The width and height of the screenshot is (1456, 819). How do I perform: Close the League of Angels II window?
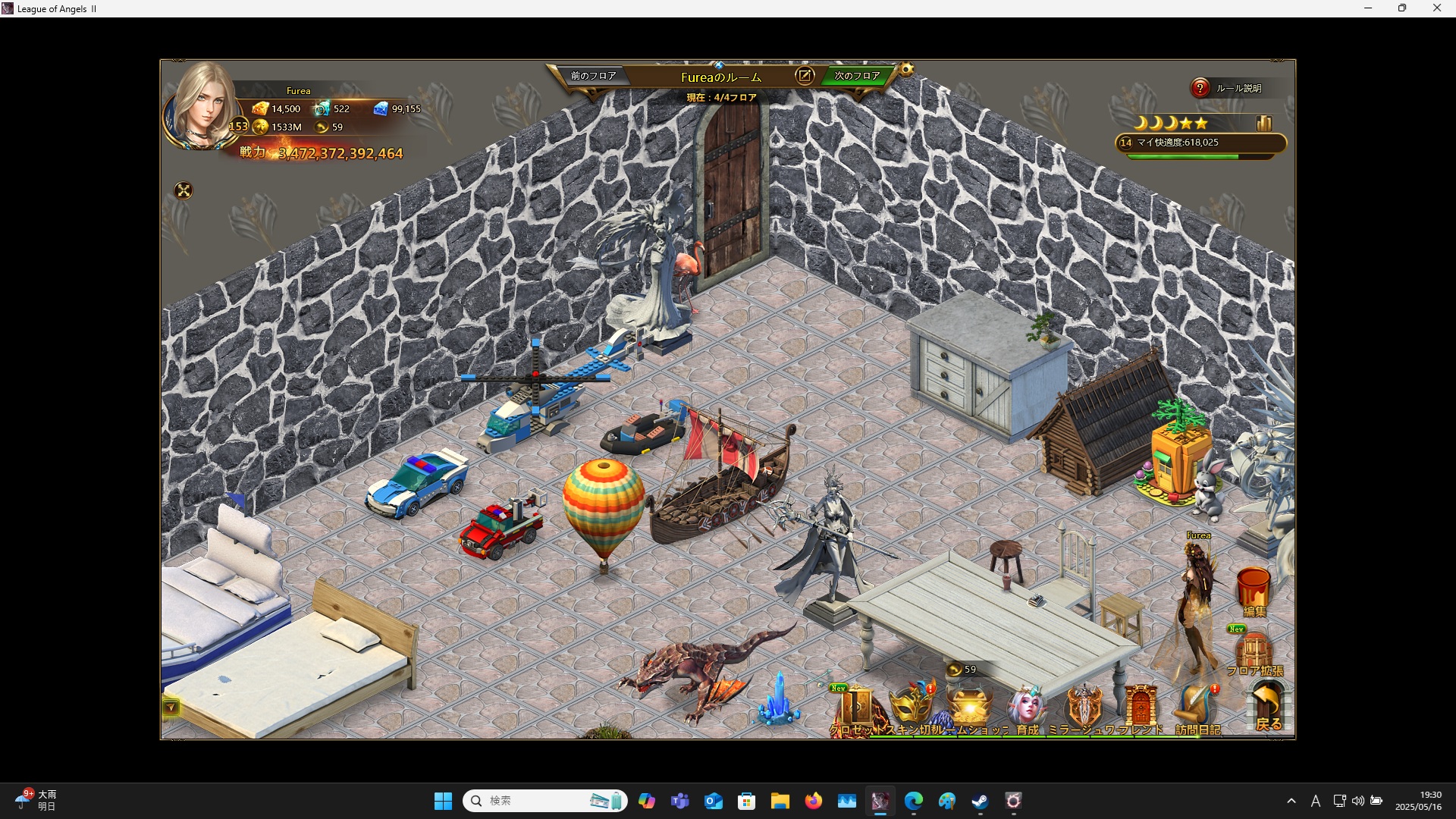click(x=1436, y=8)
